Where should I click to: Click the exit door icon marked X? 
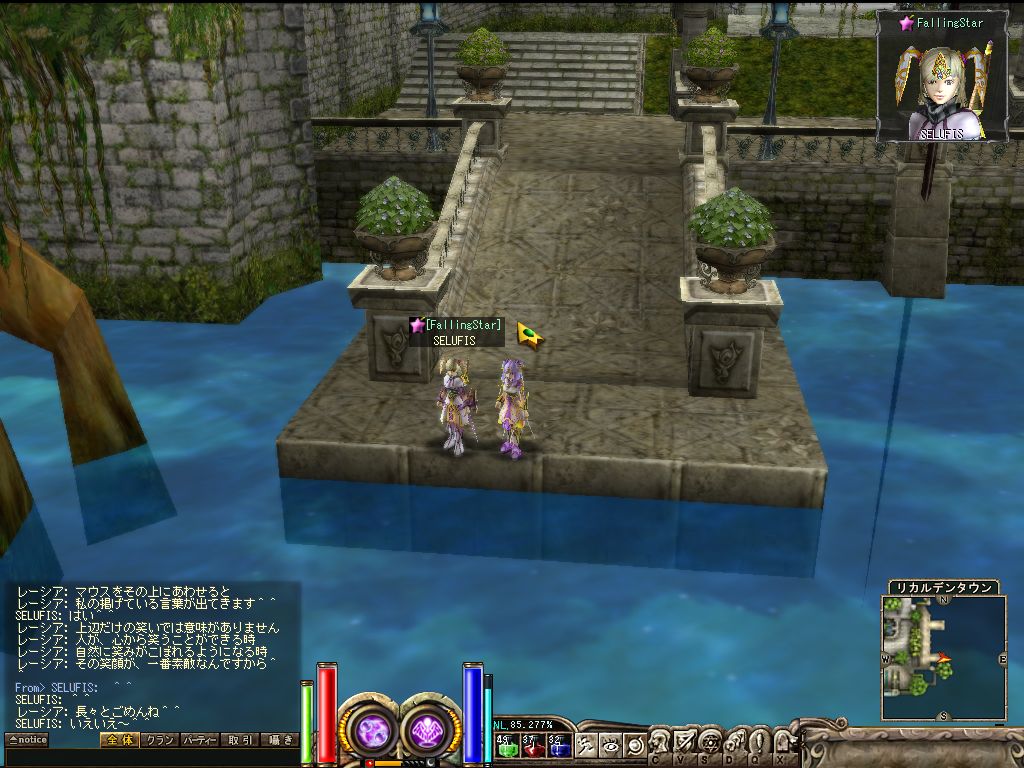pos(781,744)
